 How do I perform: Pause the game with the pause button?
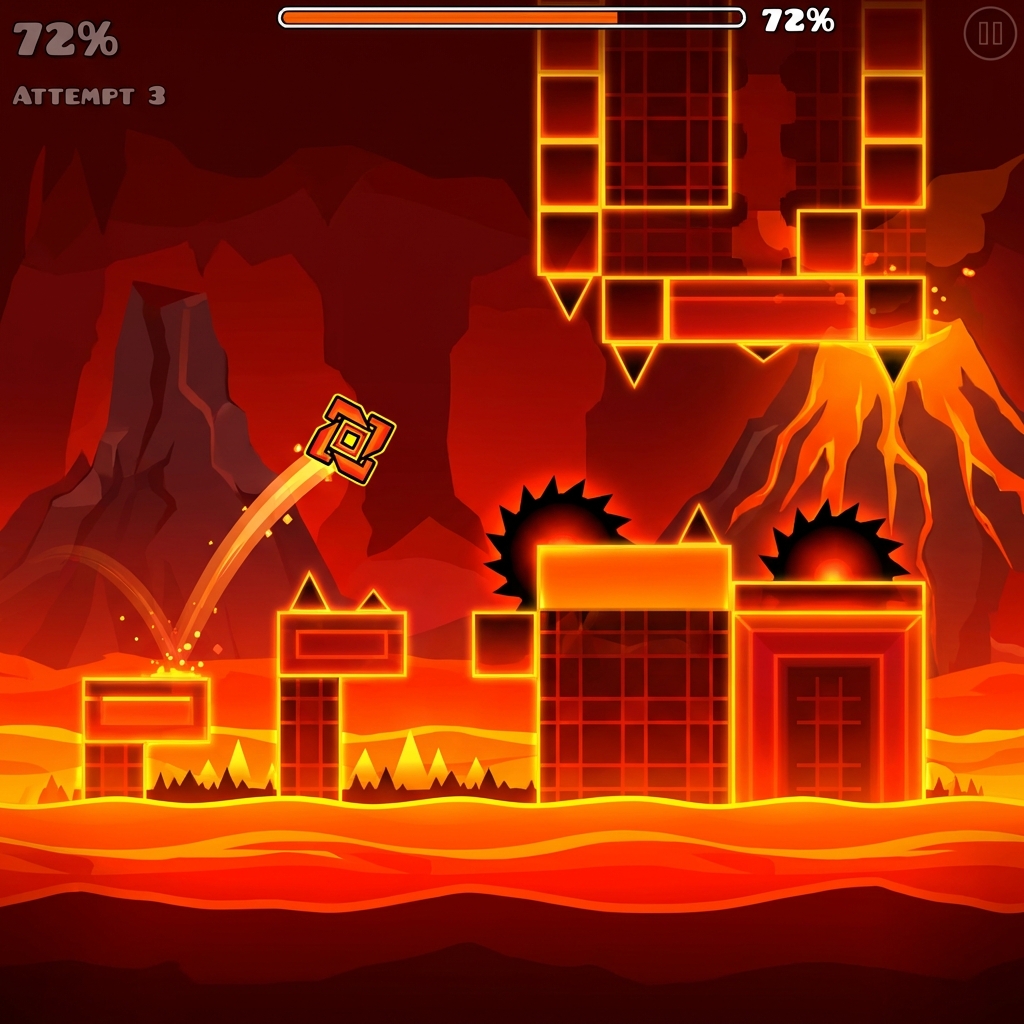pyautogui.click(x=990, y=34)
